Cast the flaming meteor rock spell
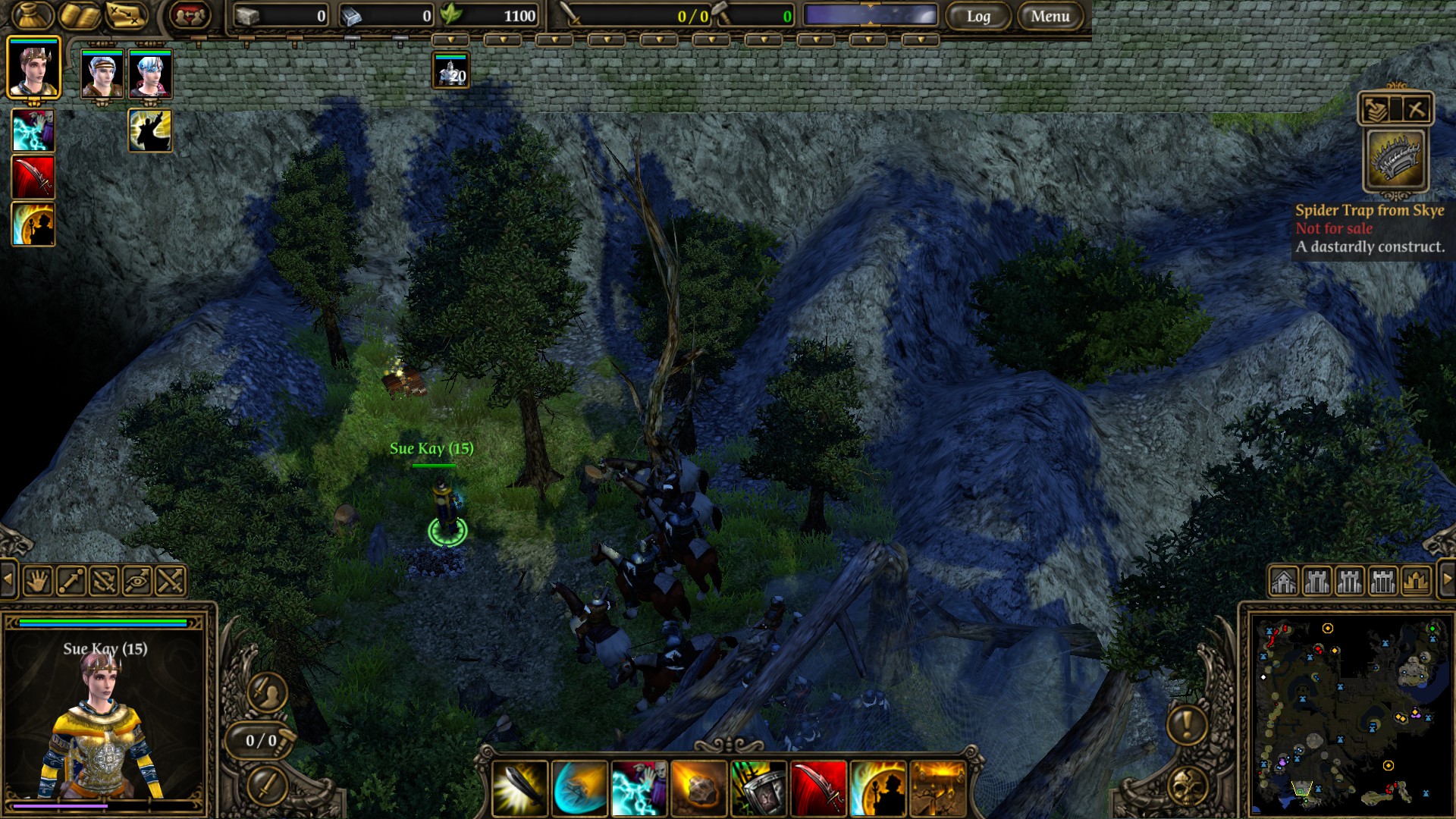The height and width of the screenshot is (819, 1456). click(698, 789)
